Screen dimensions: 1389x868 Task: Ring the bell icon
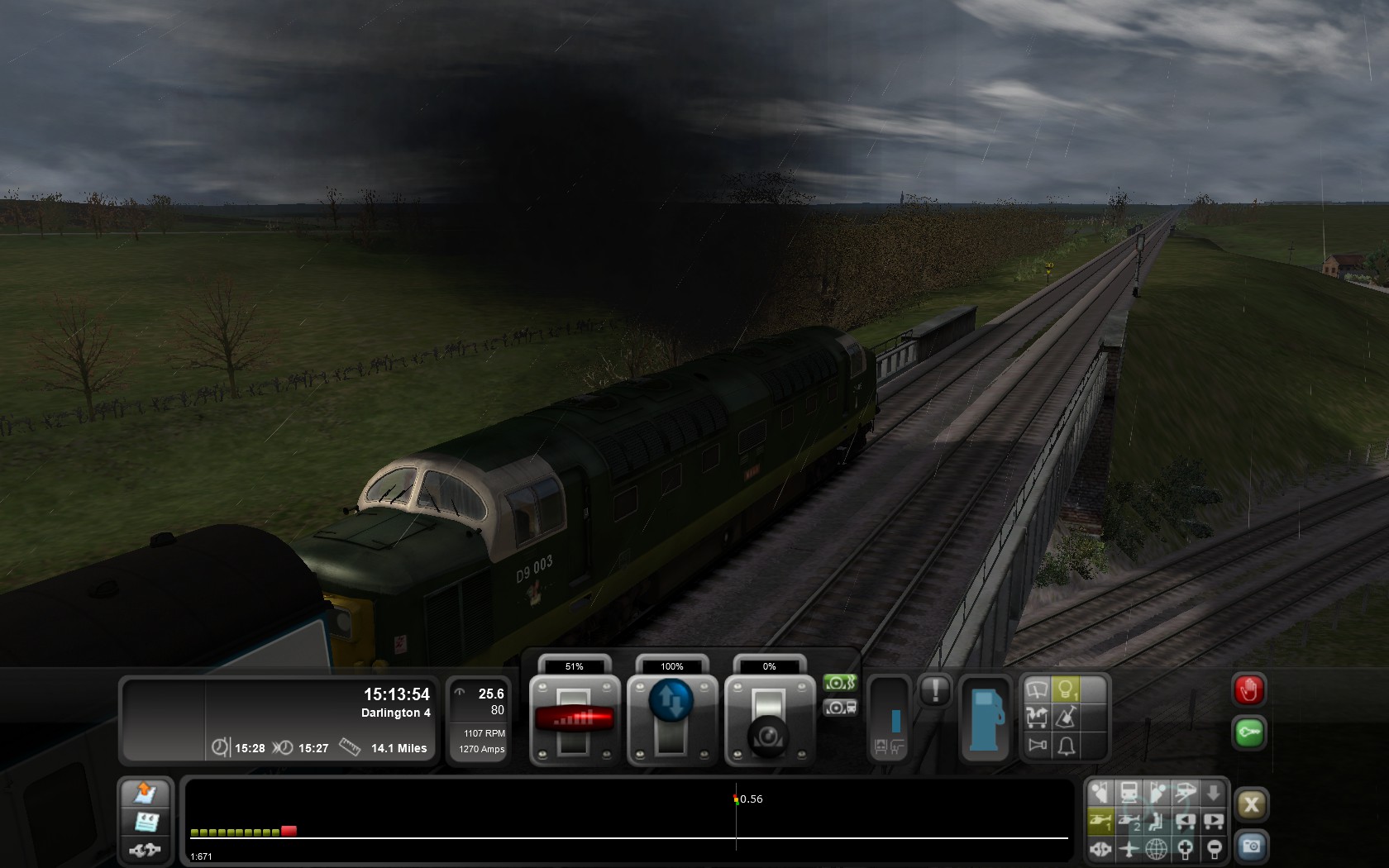pyautogui.click(x=1067, y=746)
